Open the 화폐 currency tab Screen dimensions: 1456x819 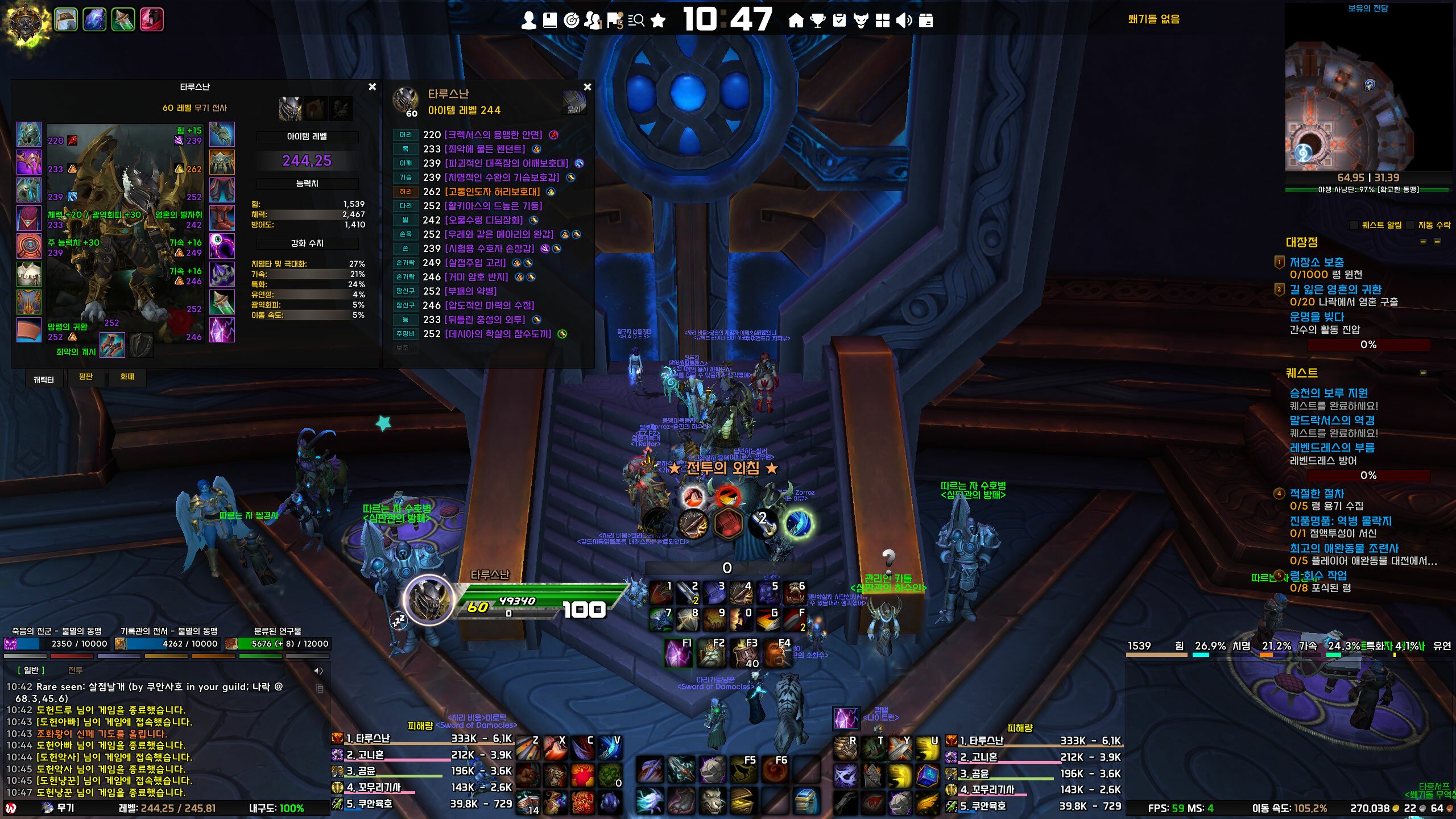coord(127,377)
